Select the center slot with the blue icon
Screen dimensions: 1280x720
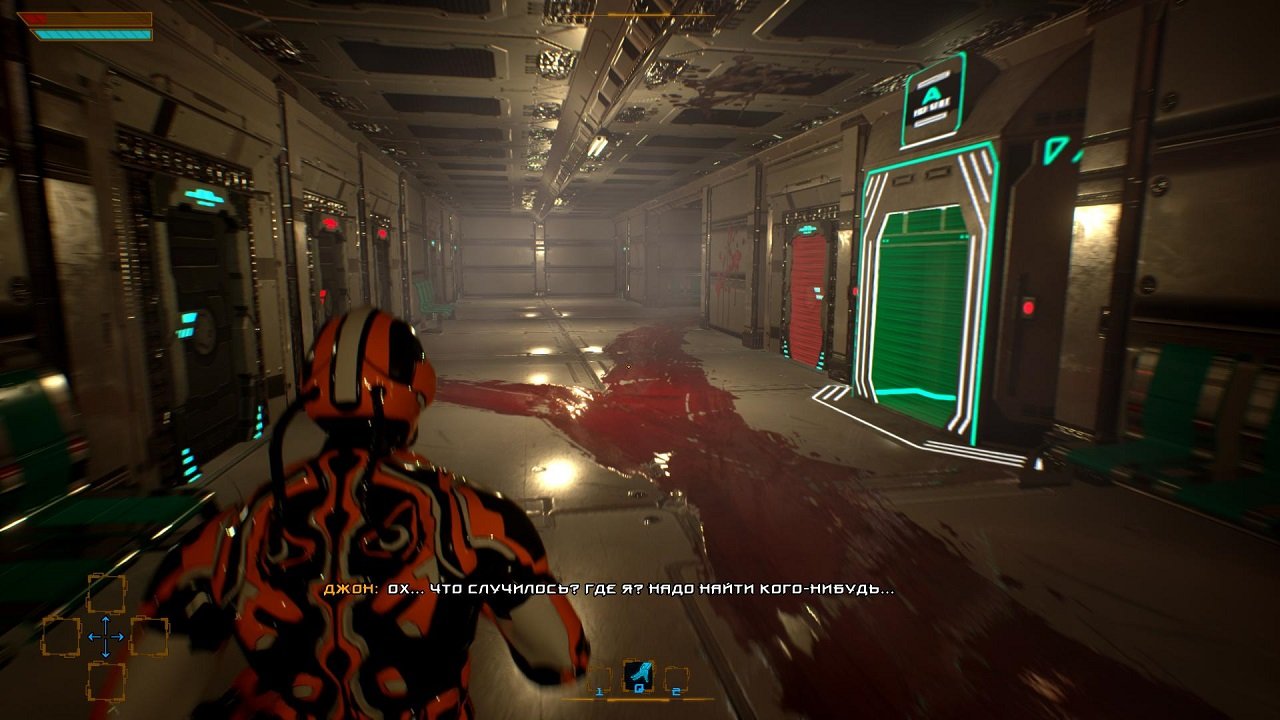click(638, 677)
